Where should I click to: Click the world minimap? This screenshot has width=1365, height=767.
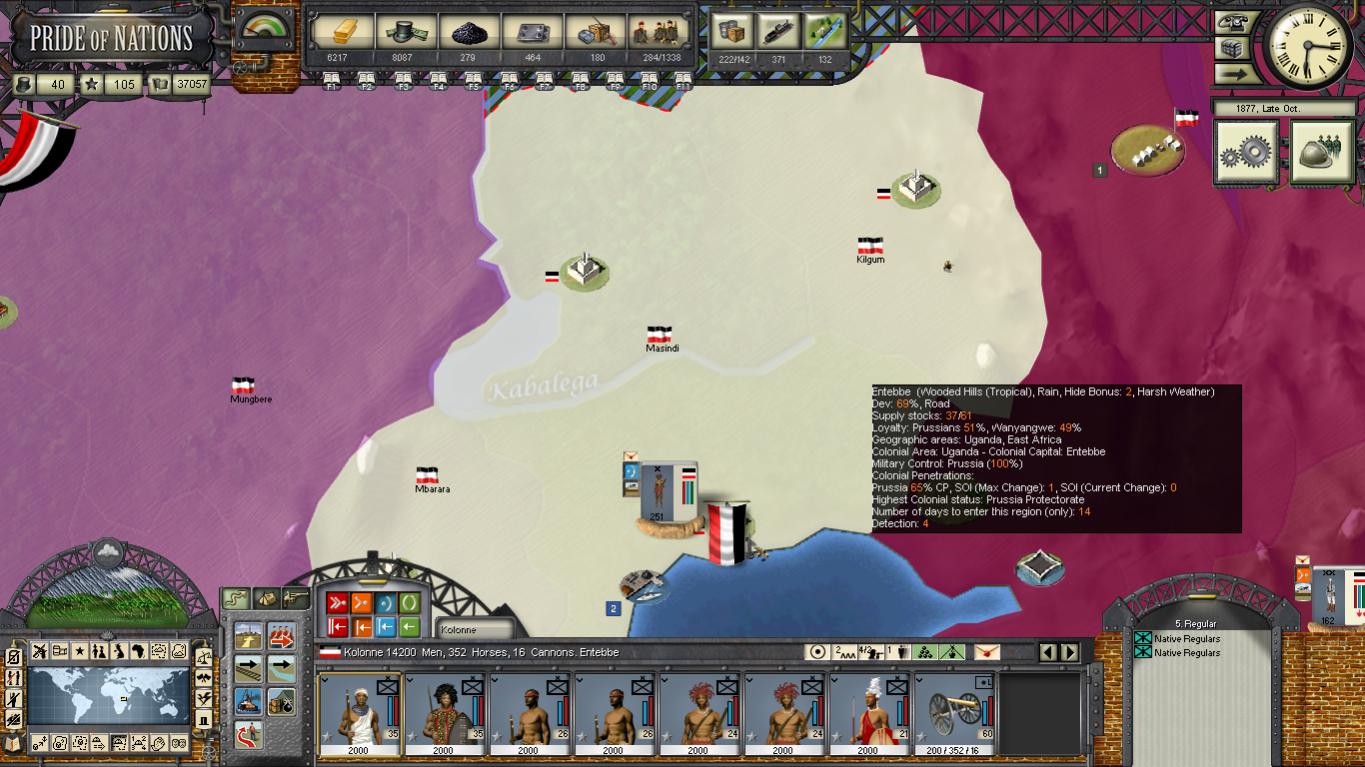108,696
